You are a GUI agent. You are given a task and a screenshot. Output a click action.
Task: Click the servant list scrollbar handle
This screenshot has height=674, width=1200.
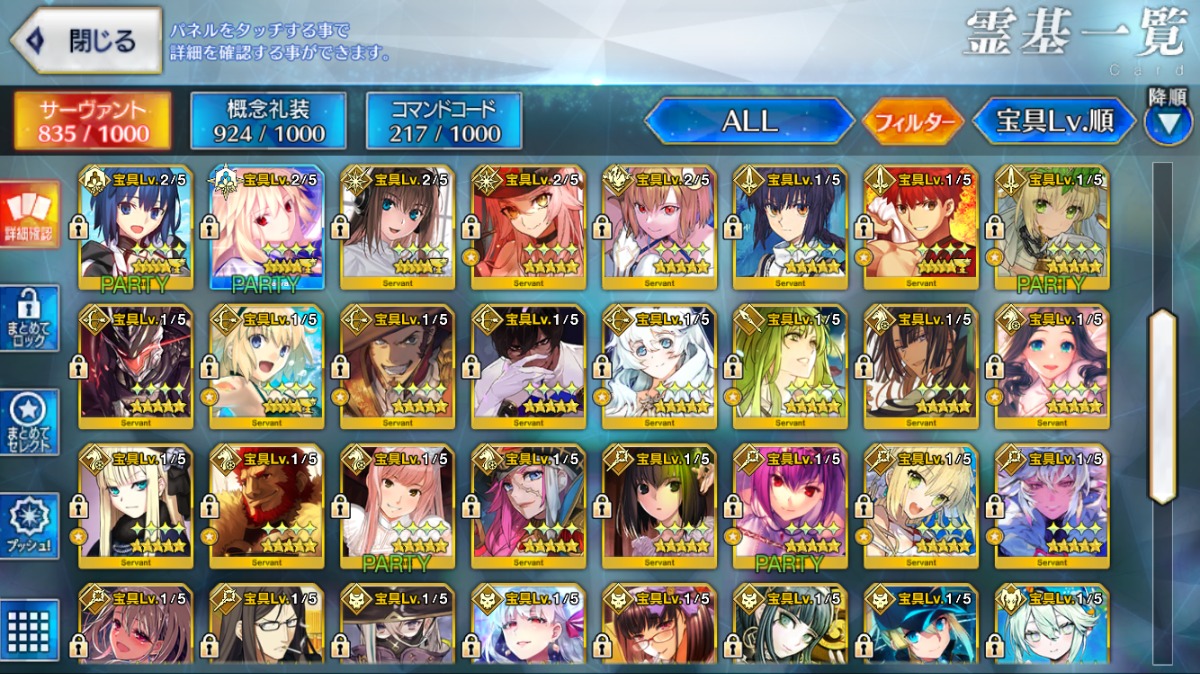pos(1162,405)
